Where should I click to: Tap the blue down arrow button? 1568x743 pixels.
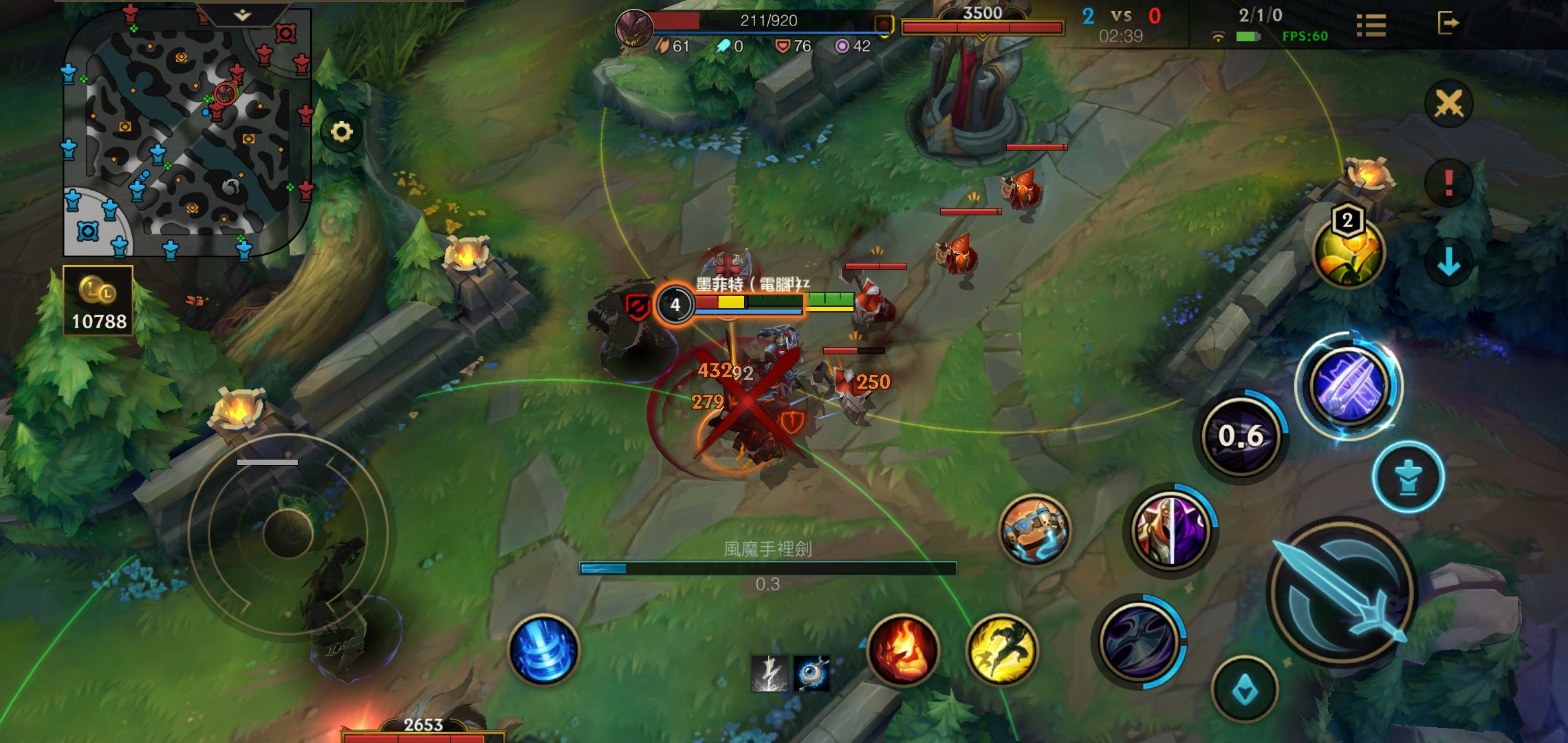point(1448,262)
